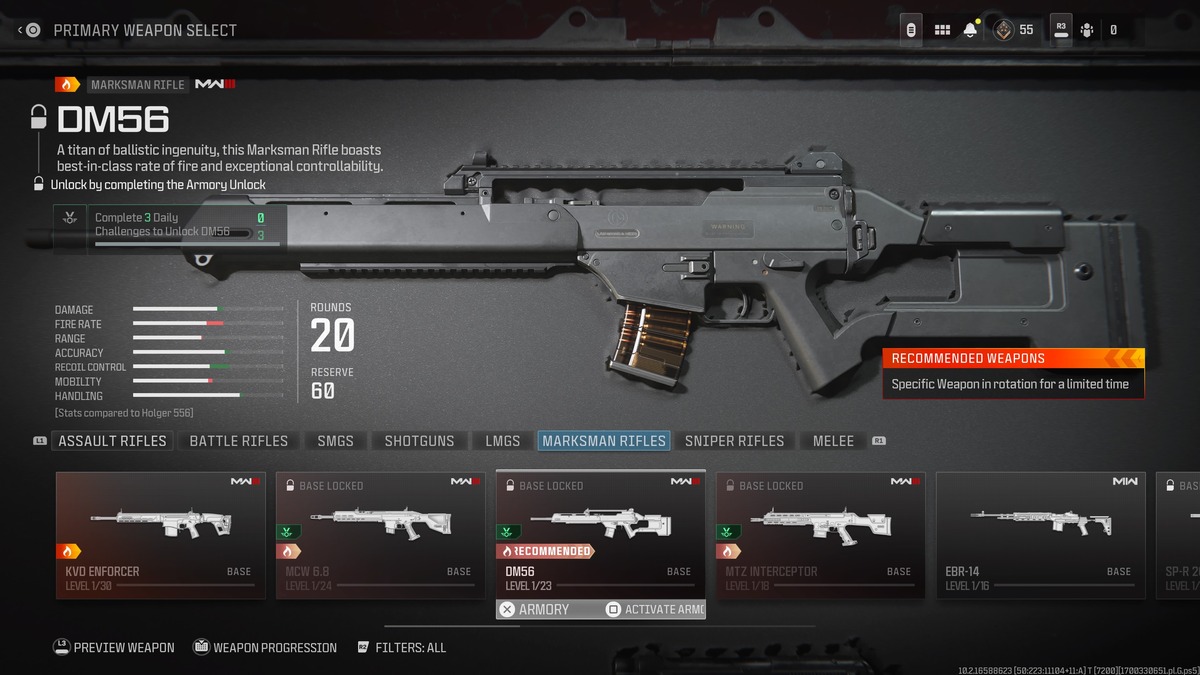This screenshot has width=1200, height=675.
Task: Choose the KVD Enforcer weapon card
Action: [x=161, y=535]
